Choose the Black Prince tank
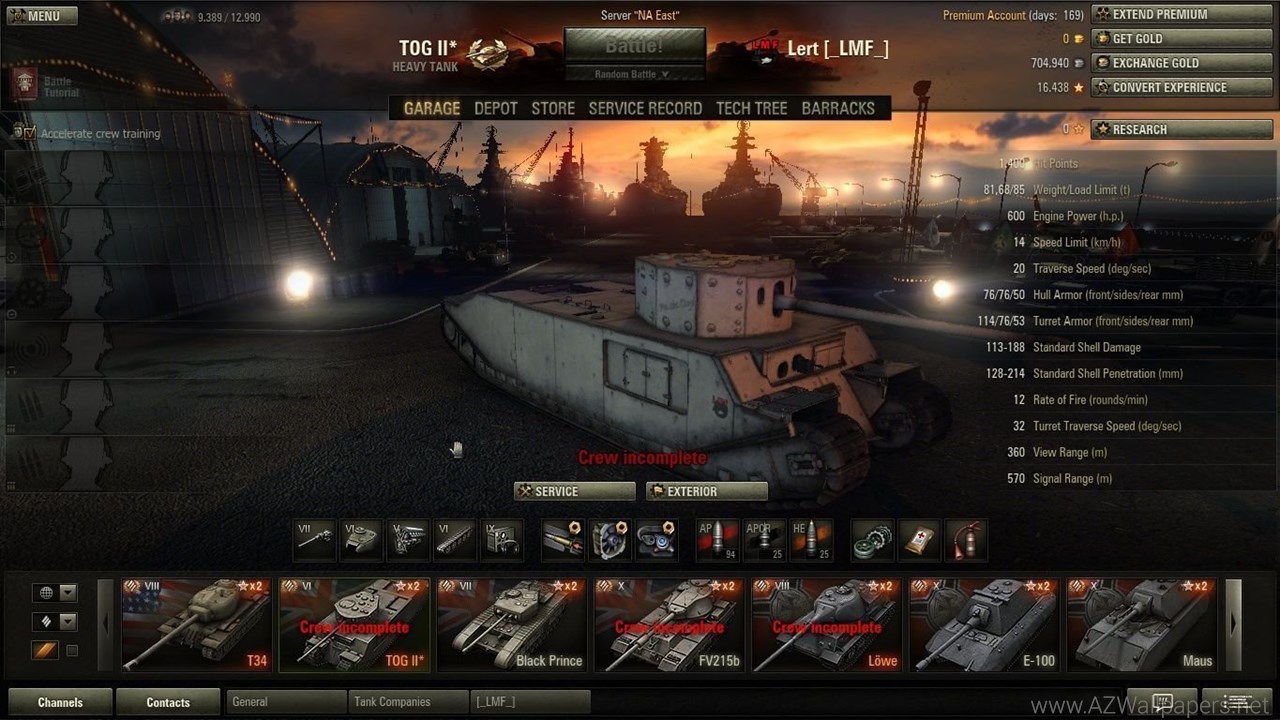 click(512, 625)
